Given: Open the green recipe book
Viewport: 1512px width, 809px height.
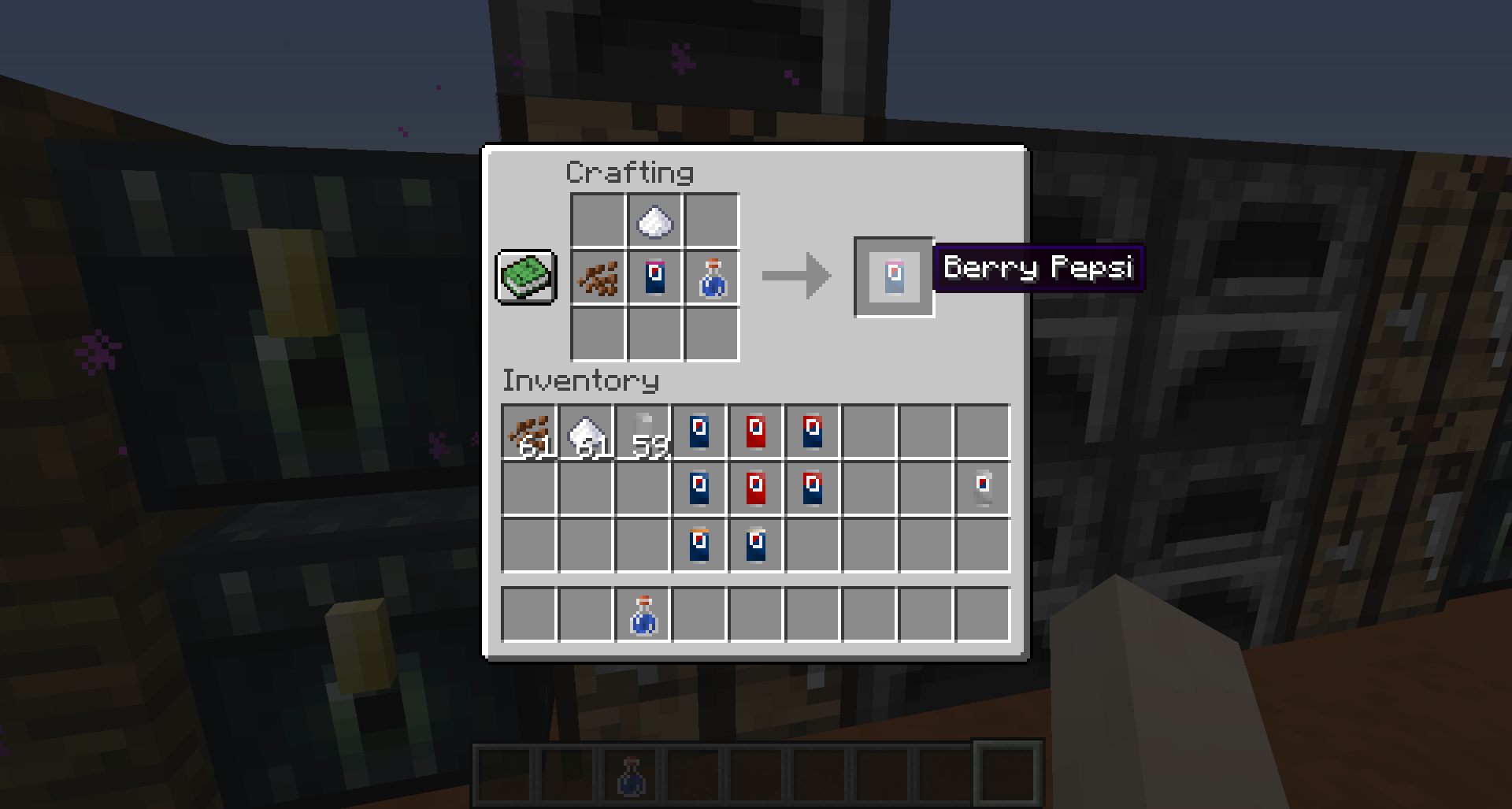Looking at the screenshot, I should [x=525, y=277].
